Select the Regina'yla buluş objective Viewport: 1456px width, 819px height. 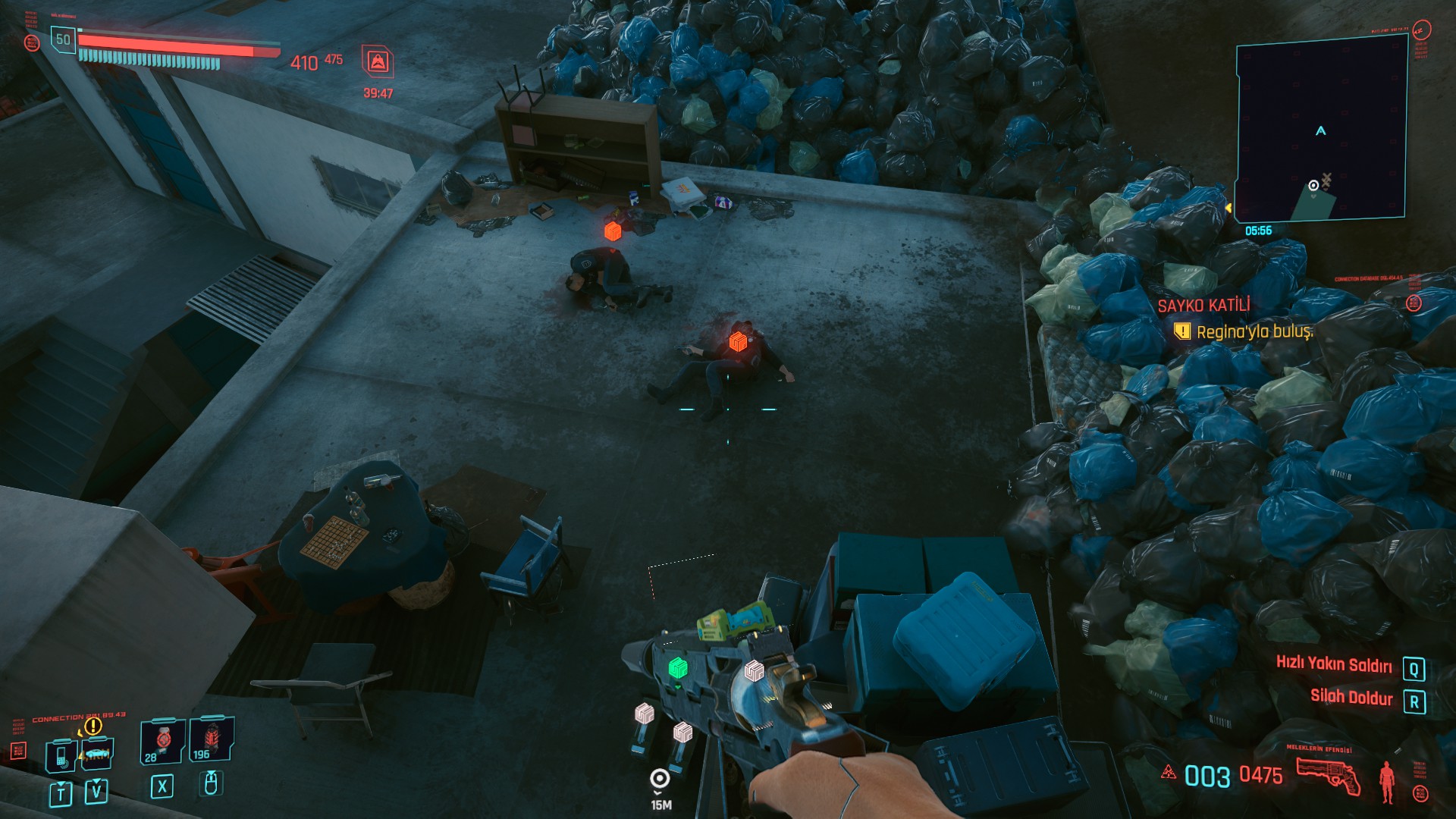coord(1254,331)
